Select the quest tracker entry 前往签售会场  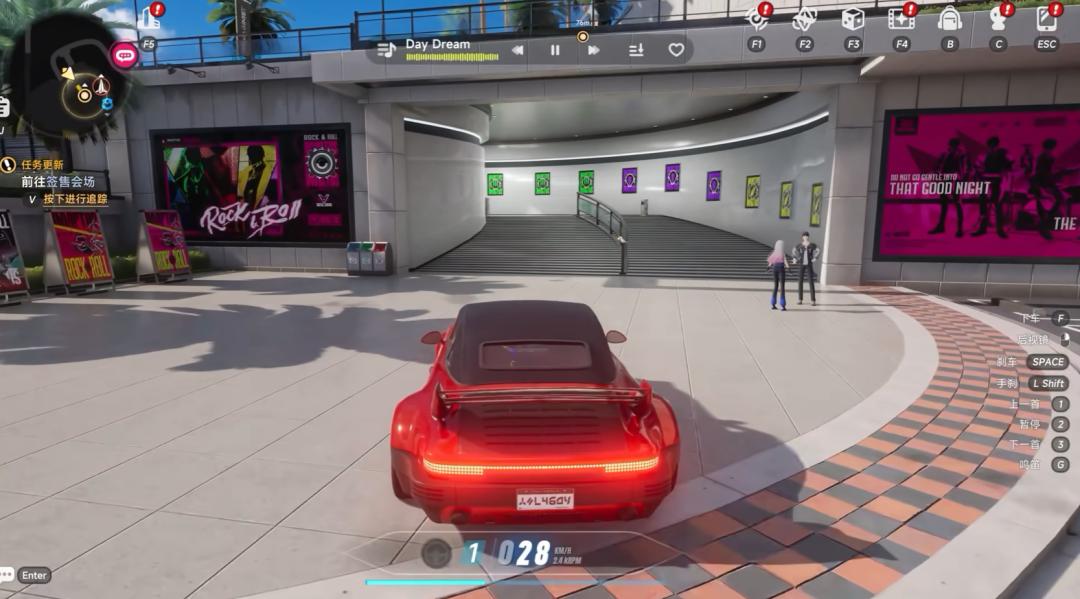click(x=57, y=182)
